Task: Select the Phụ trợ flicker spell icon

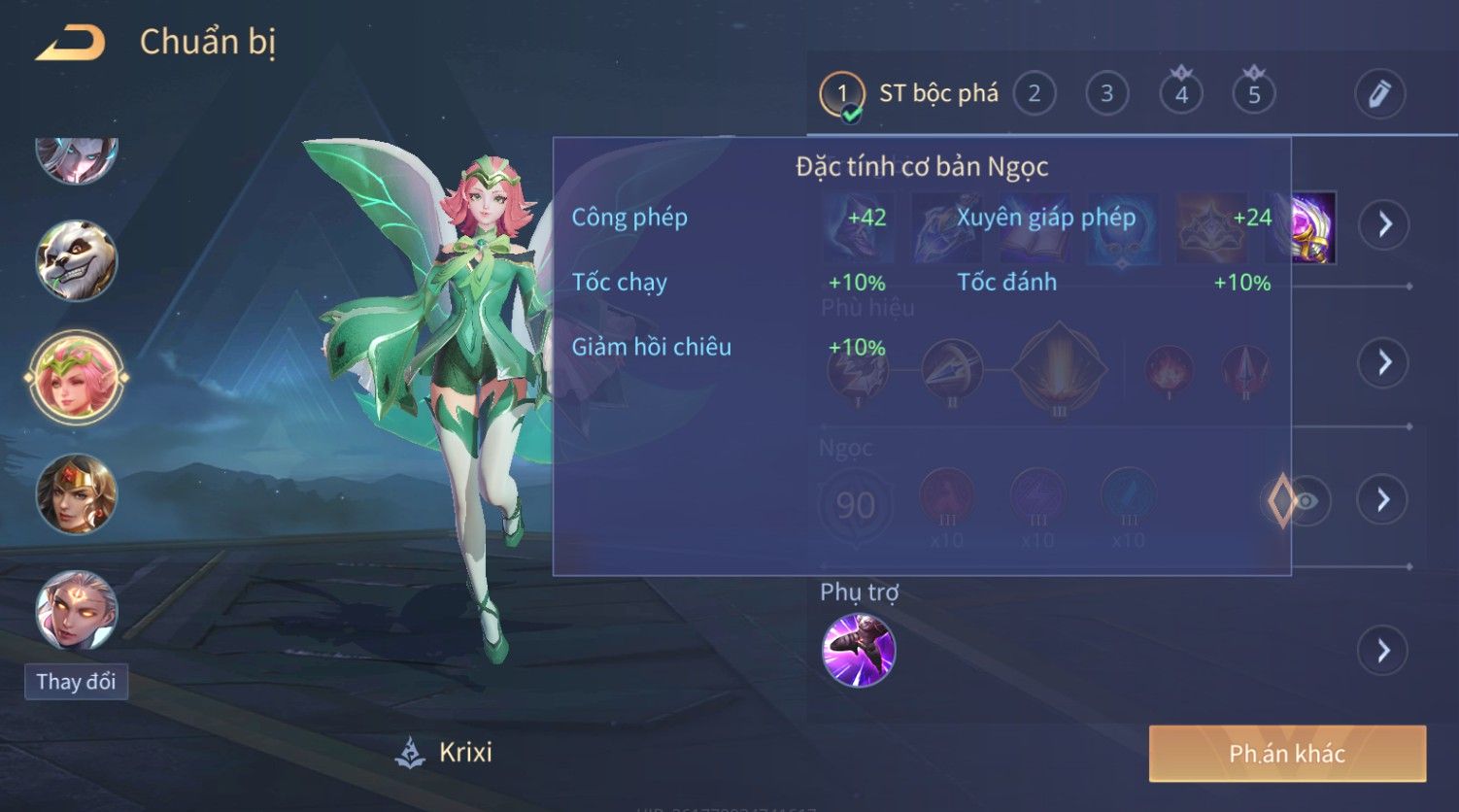Action: click(859, 650)
